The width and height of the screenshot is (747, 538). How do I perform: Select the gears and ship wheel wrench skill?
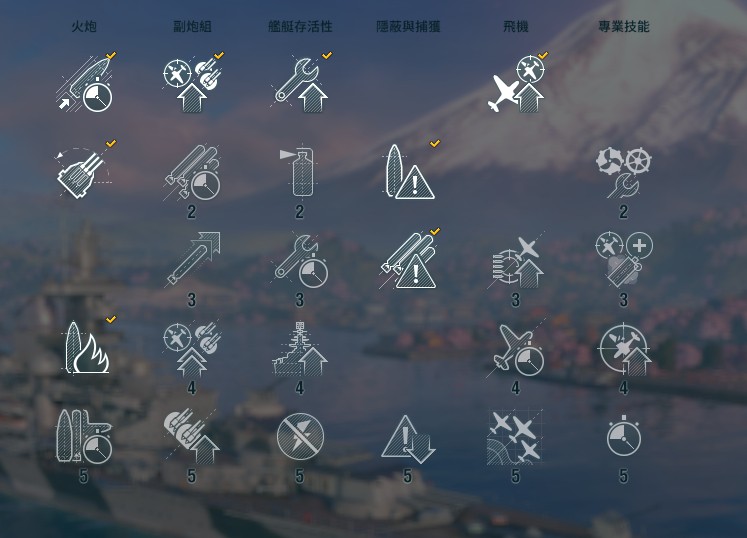(x=623, y=171)
